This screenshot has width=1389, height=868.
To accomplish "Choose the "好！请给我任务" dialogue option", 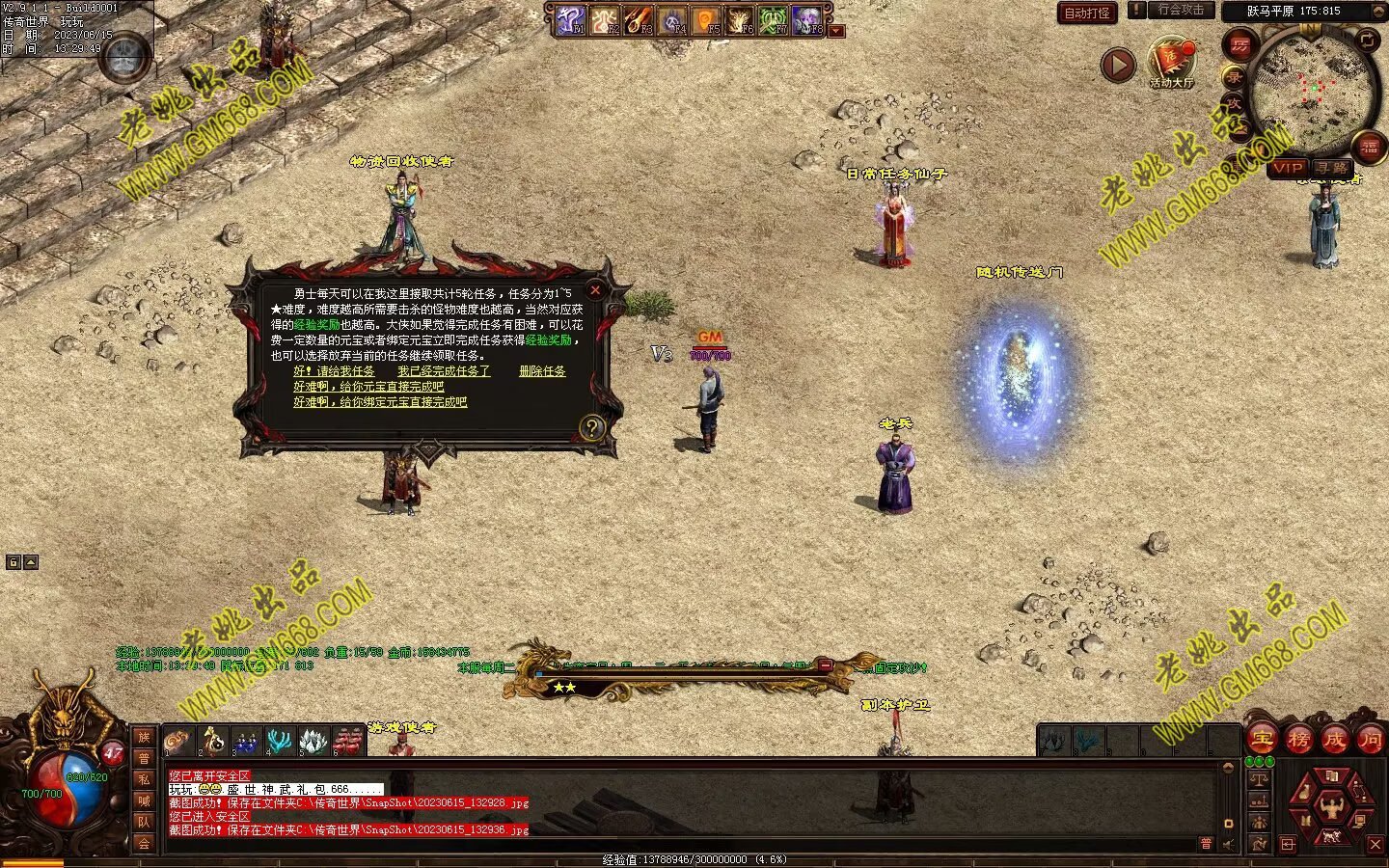I will click(334, 371).
